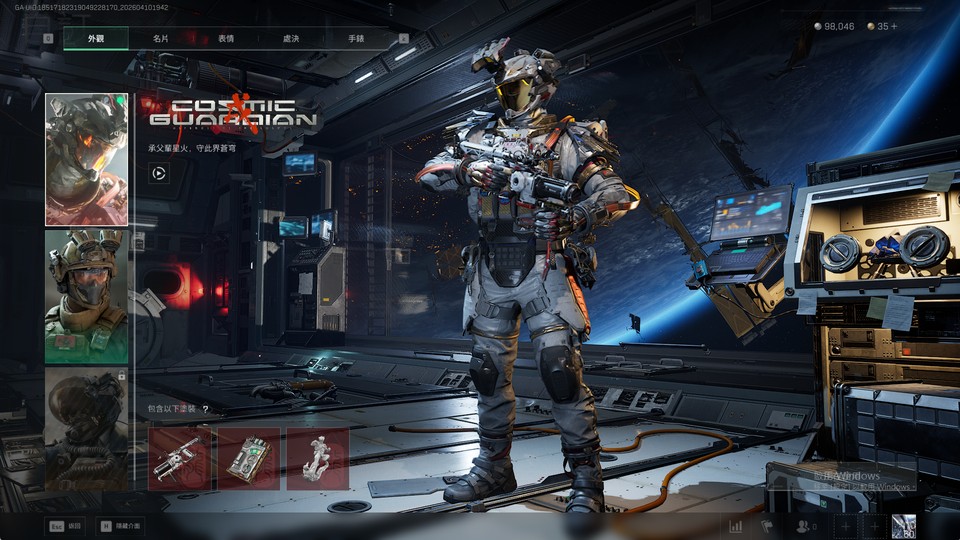960x540 pixels.
Task: Open the 表情 tab
Action: pyautogui.click(x=226, y=38)
